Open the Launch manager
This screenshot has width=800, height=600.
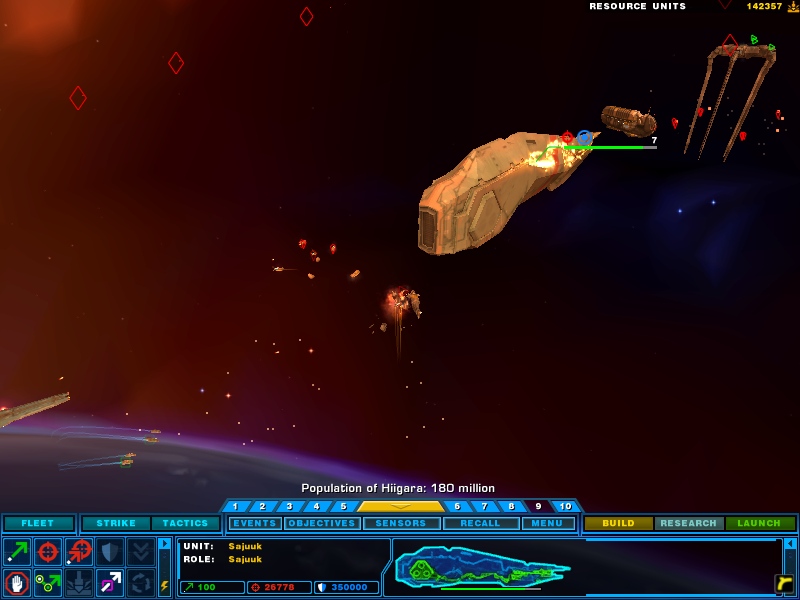760,523
